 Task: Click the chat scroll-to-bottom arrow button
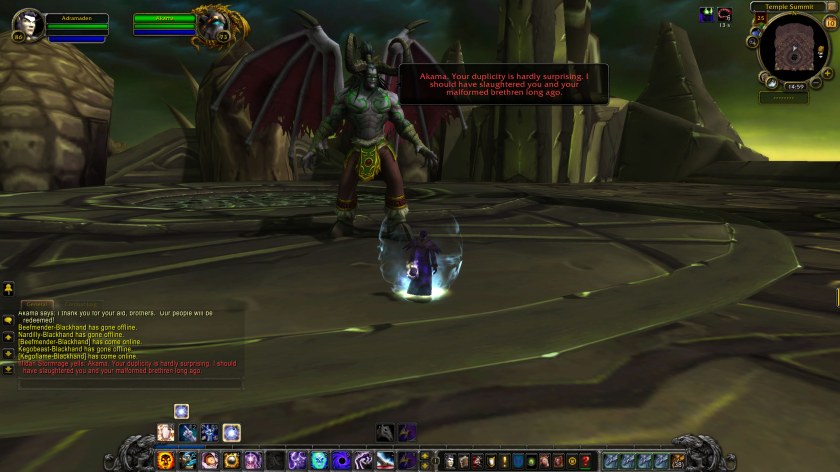tap(8, 369)
